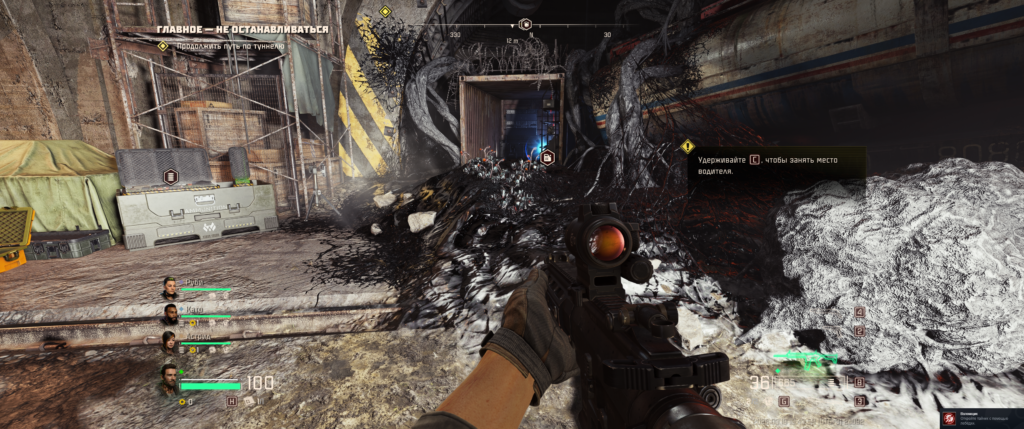
Task: Click the red achievement icon in the notification
Action: 946,414
